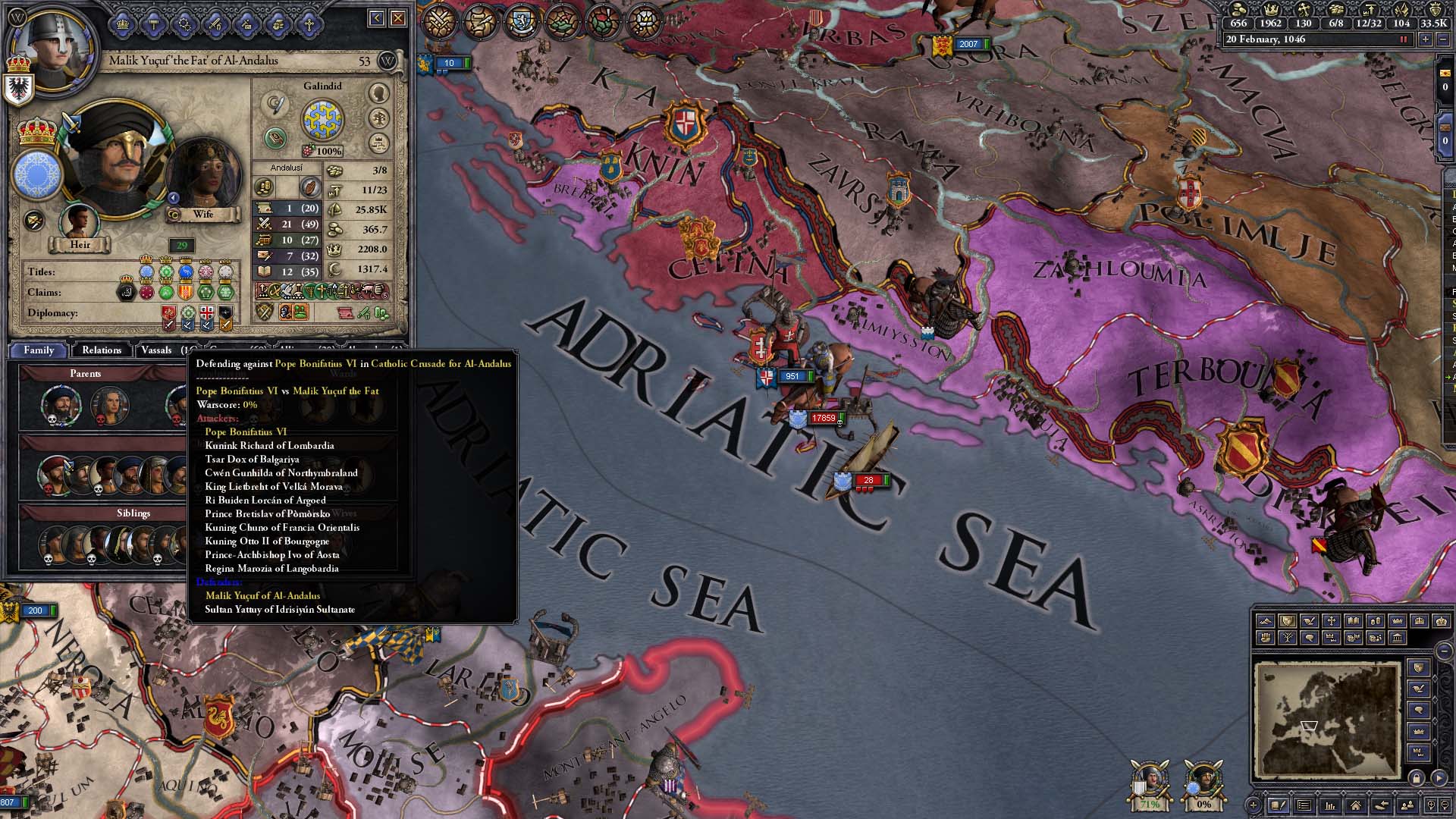Select the Heir button below ruler portrait
The width and height of the screenshot is (1456, 819).
coord(81,244)
